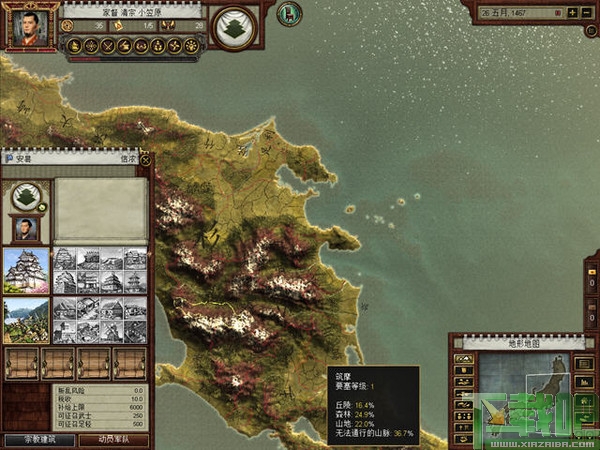Click the 动员军队 button
This screenshot has height=450, width=600.
click(x=113, y=440)
